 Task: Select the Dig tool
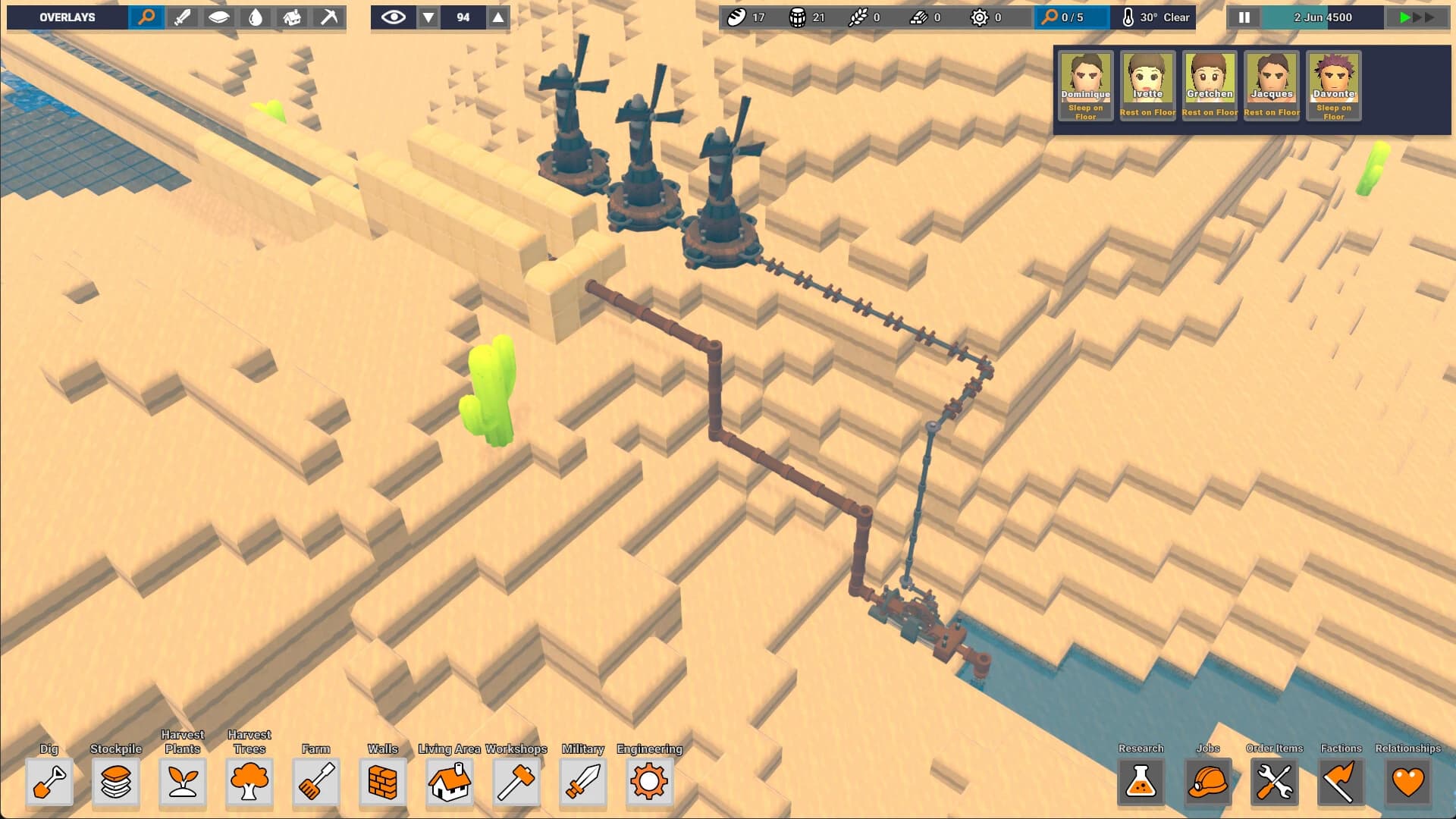(50, 783)
